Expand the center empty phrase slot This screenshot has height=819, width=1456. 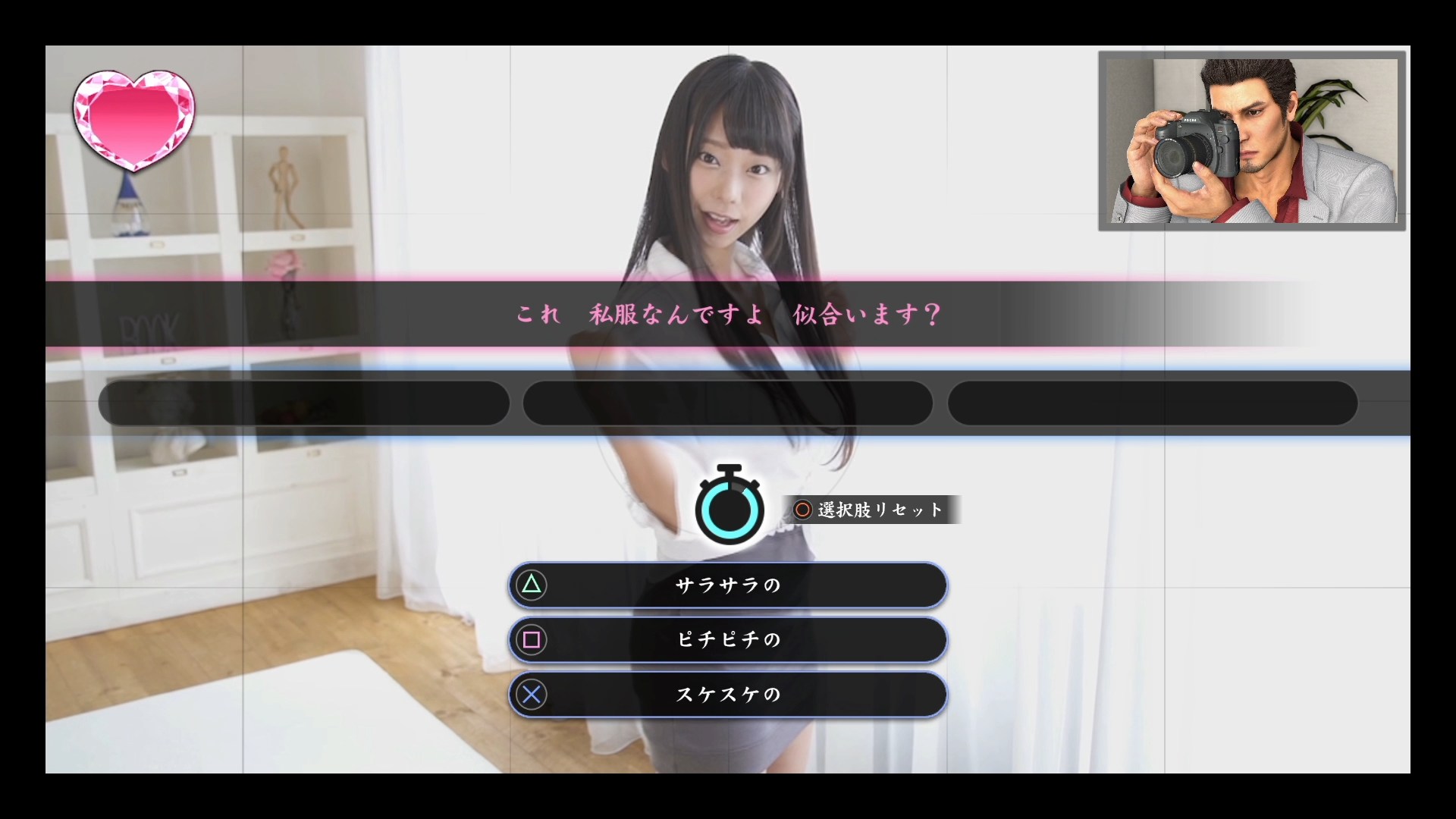(x=727, y=403)
